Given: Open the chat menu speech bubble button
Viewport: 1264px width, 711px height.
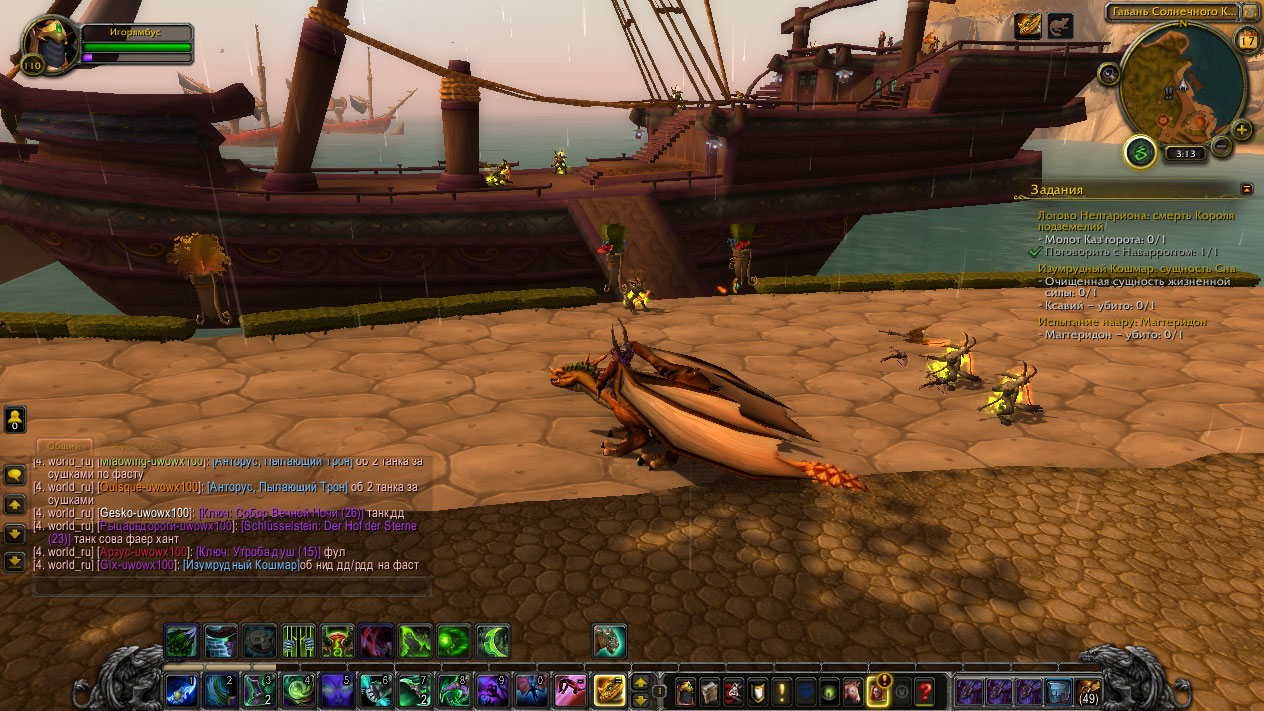Looking at the screenshot, I should [15, 475].
